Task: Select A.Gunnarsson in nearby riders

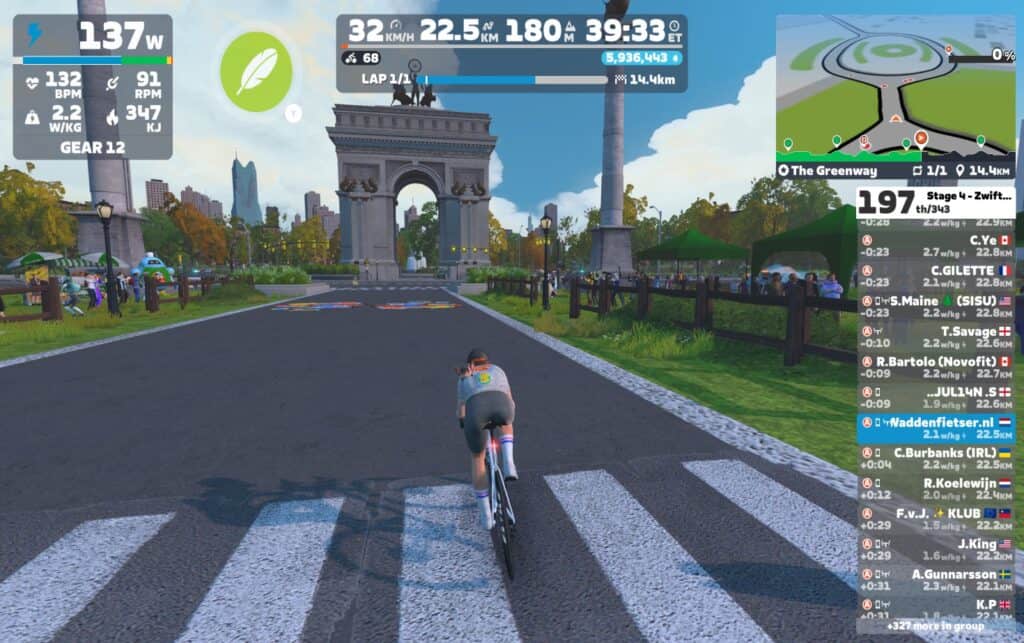Action: [x=936, y=580]
